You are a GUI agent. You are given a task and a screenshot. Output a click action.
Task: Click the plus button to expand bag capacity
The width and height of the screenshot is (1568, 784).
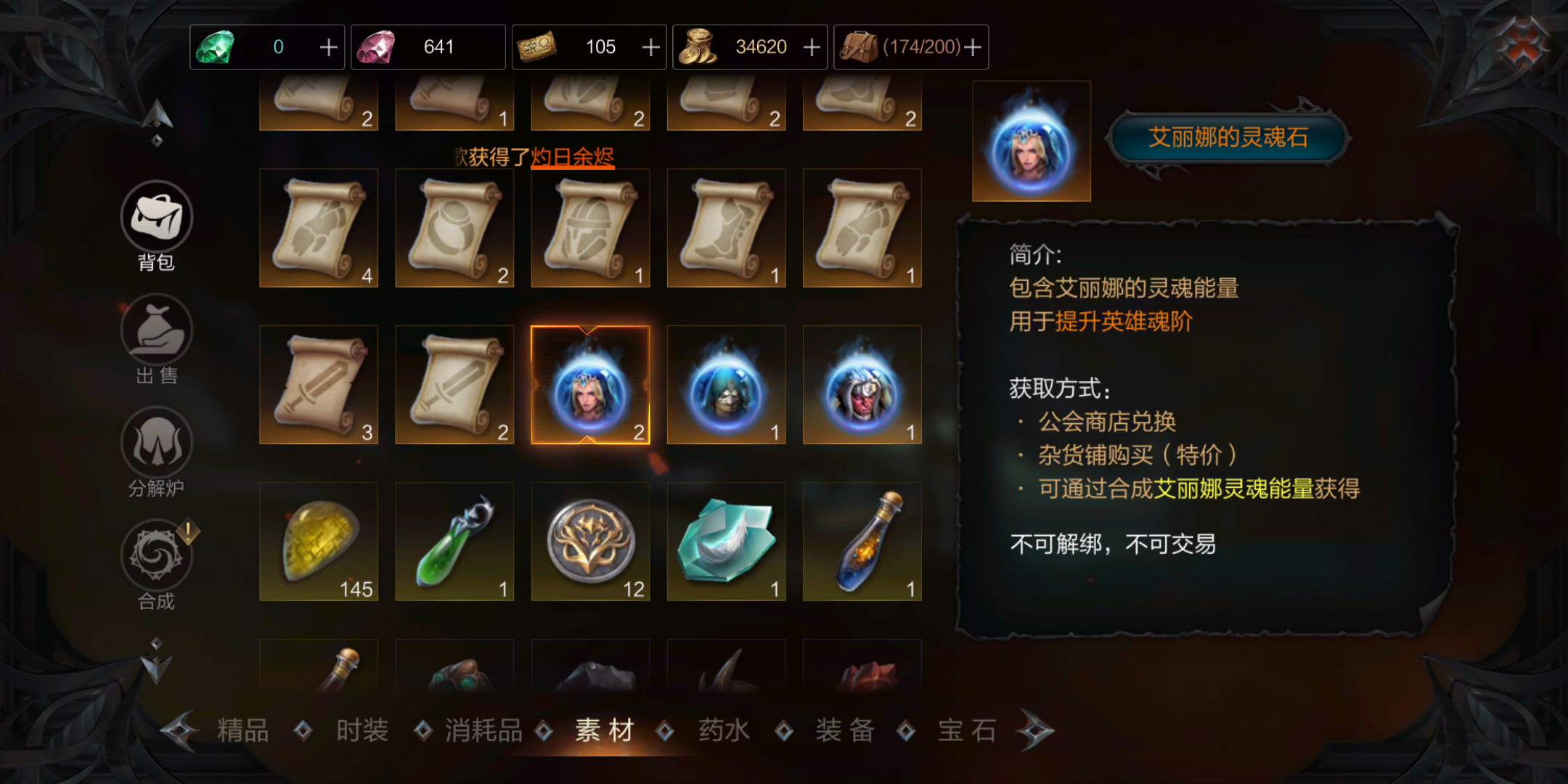pyautogui.click(x=973, y=46)
